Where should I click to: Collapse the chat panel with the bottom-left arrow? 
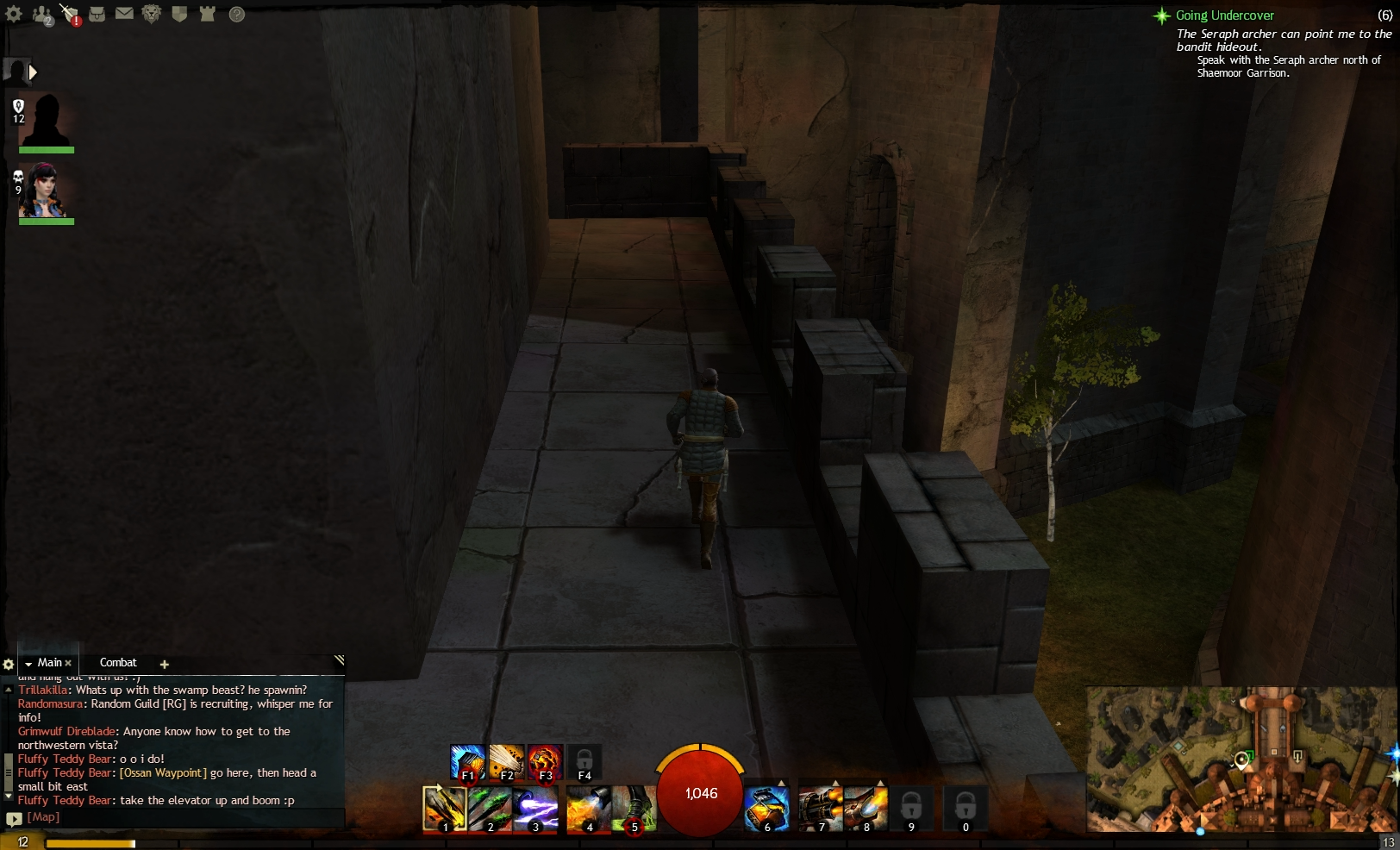tap(15, 816)
